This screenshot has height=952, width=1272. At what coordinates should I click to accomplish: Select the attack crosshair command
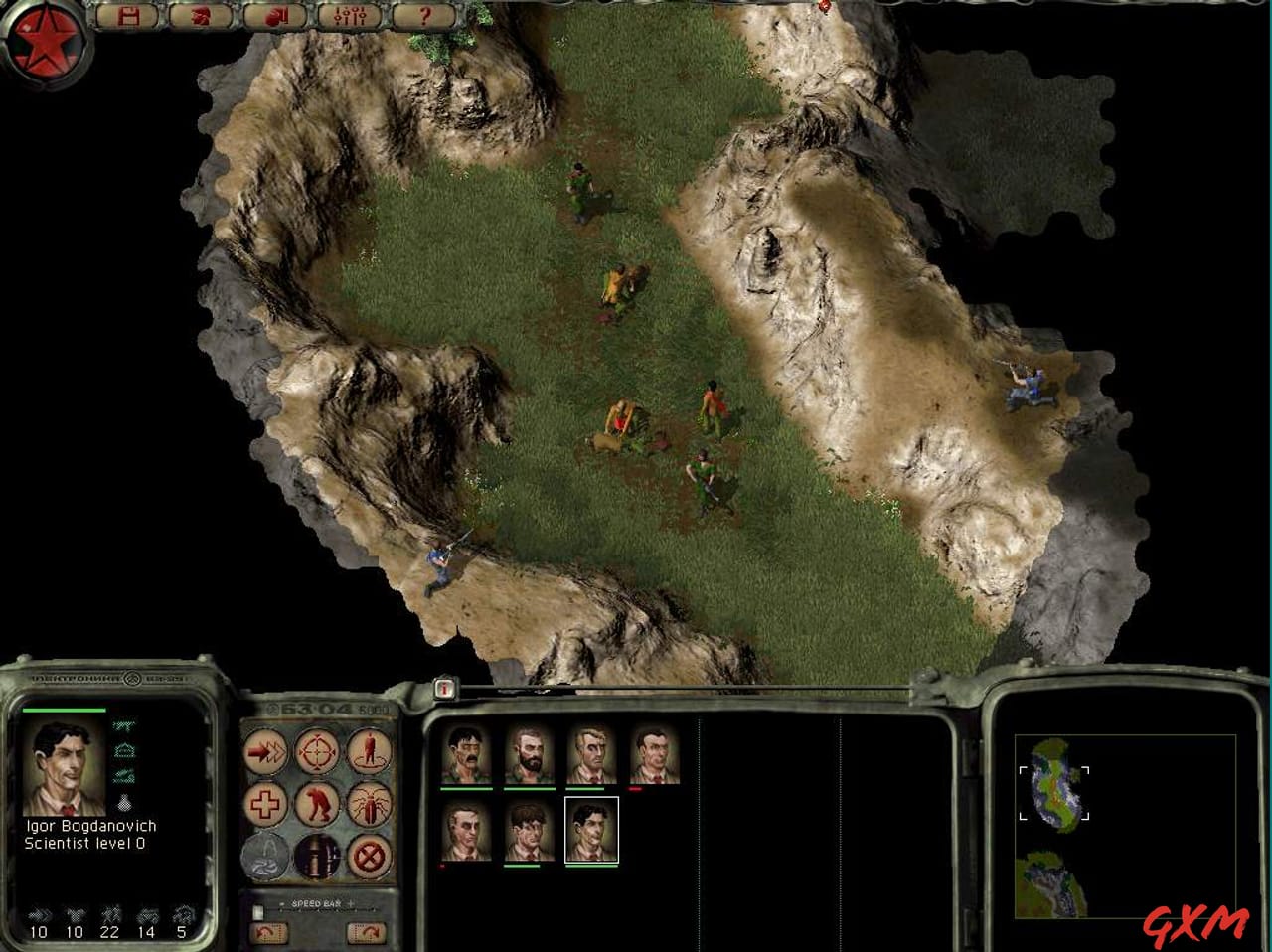[316, 752]
